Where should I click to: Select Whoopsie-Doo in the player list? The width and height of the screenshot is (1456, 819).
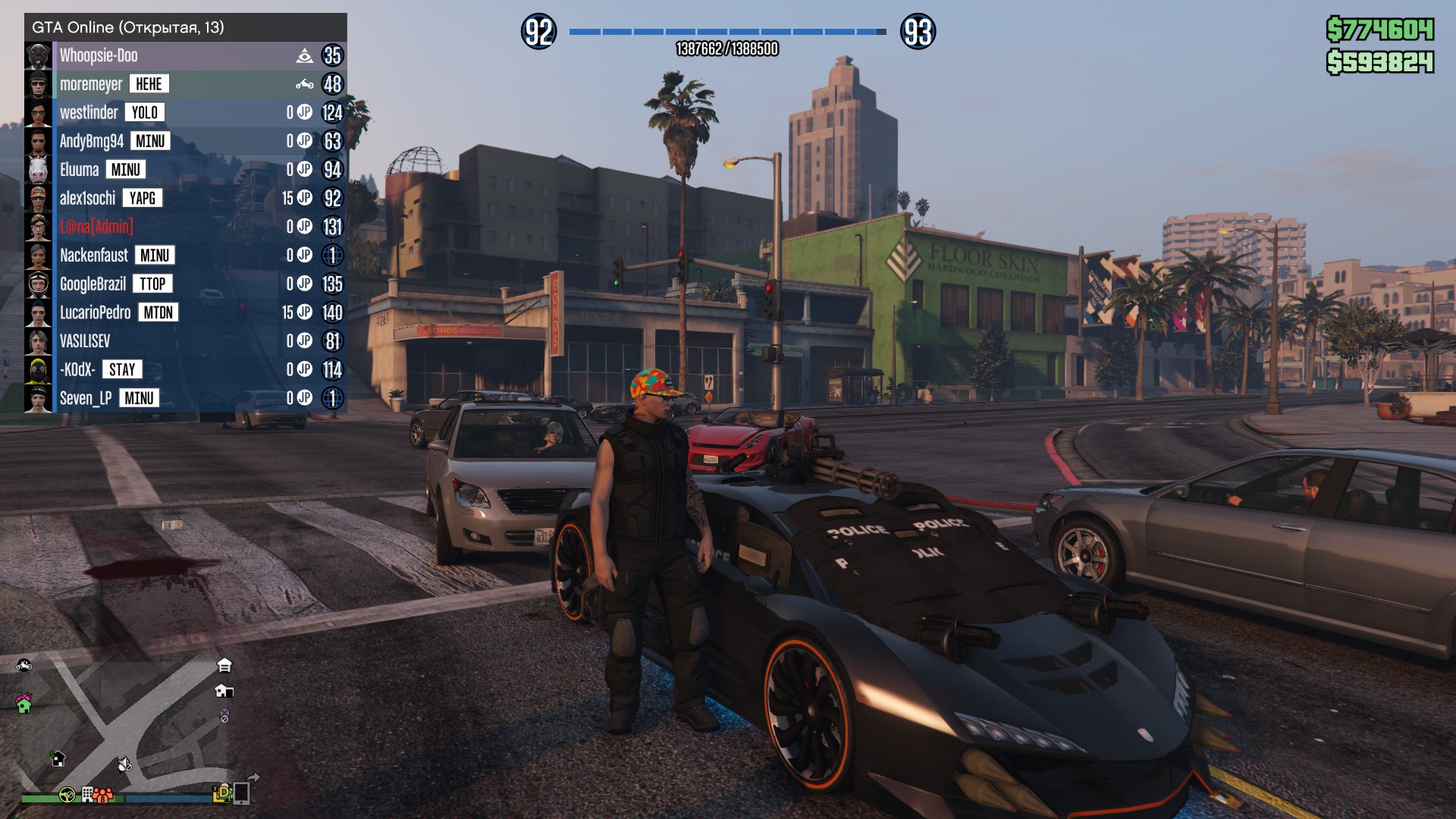pos(99,55)
